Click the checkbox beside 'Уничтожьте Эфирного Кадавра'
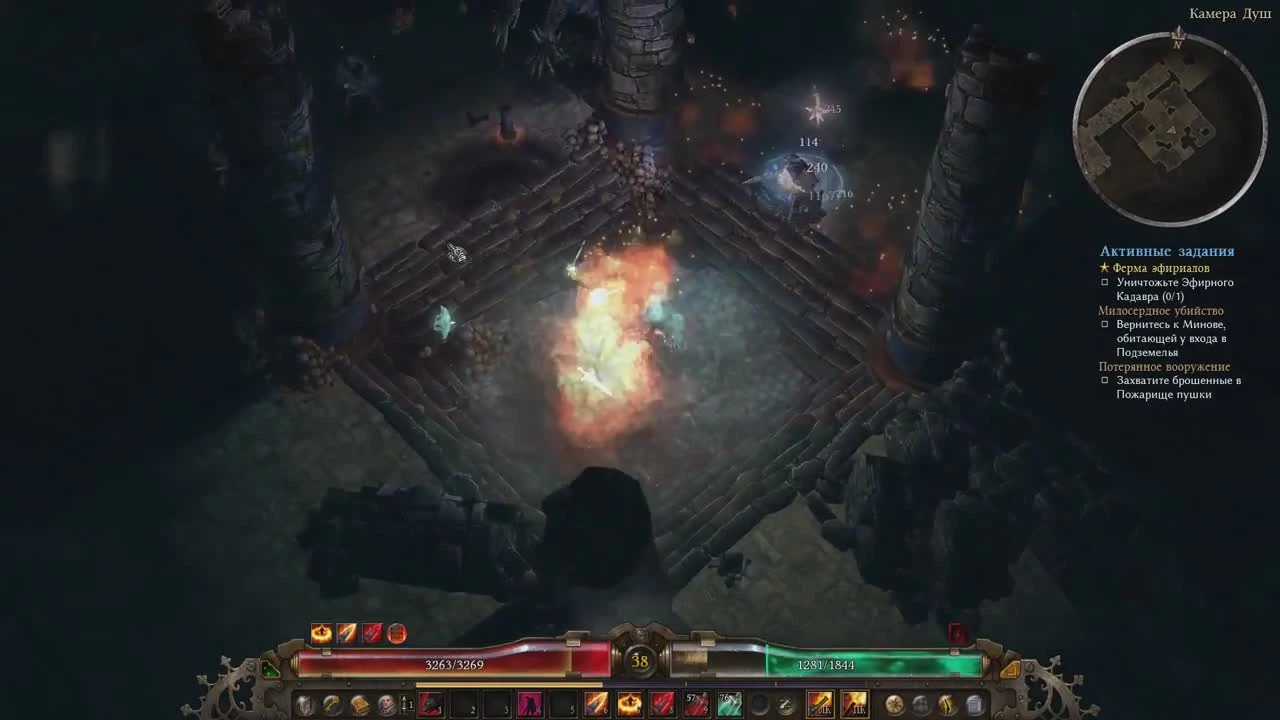Viewport: 1280px width, 720px height. pyautogui.click(x=1104, y=282)
